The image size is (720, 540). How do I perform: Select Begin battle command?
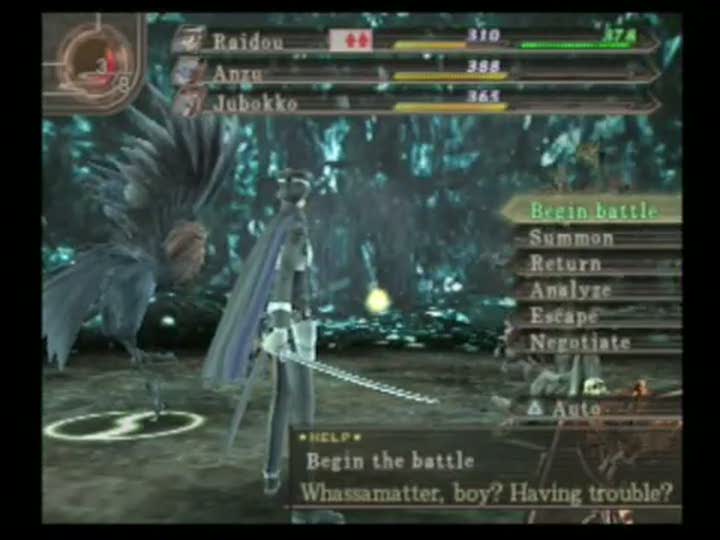click(593, 211)
